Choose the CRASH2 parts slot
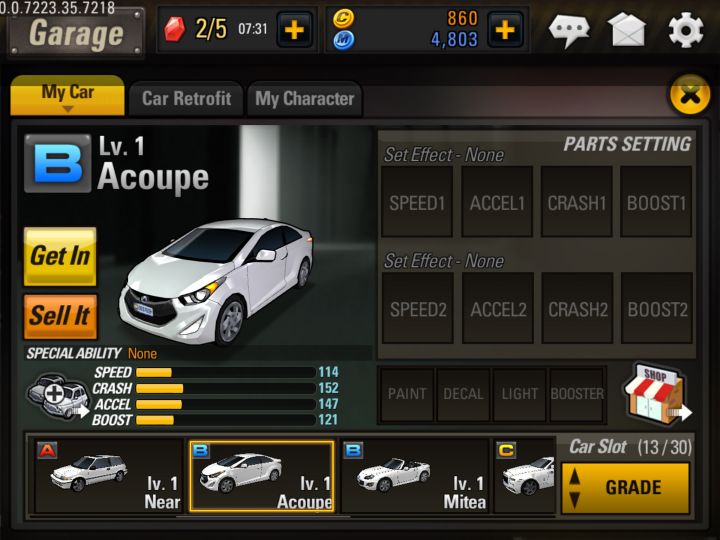 577,309
